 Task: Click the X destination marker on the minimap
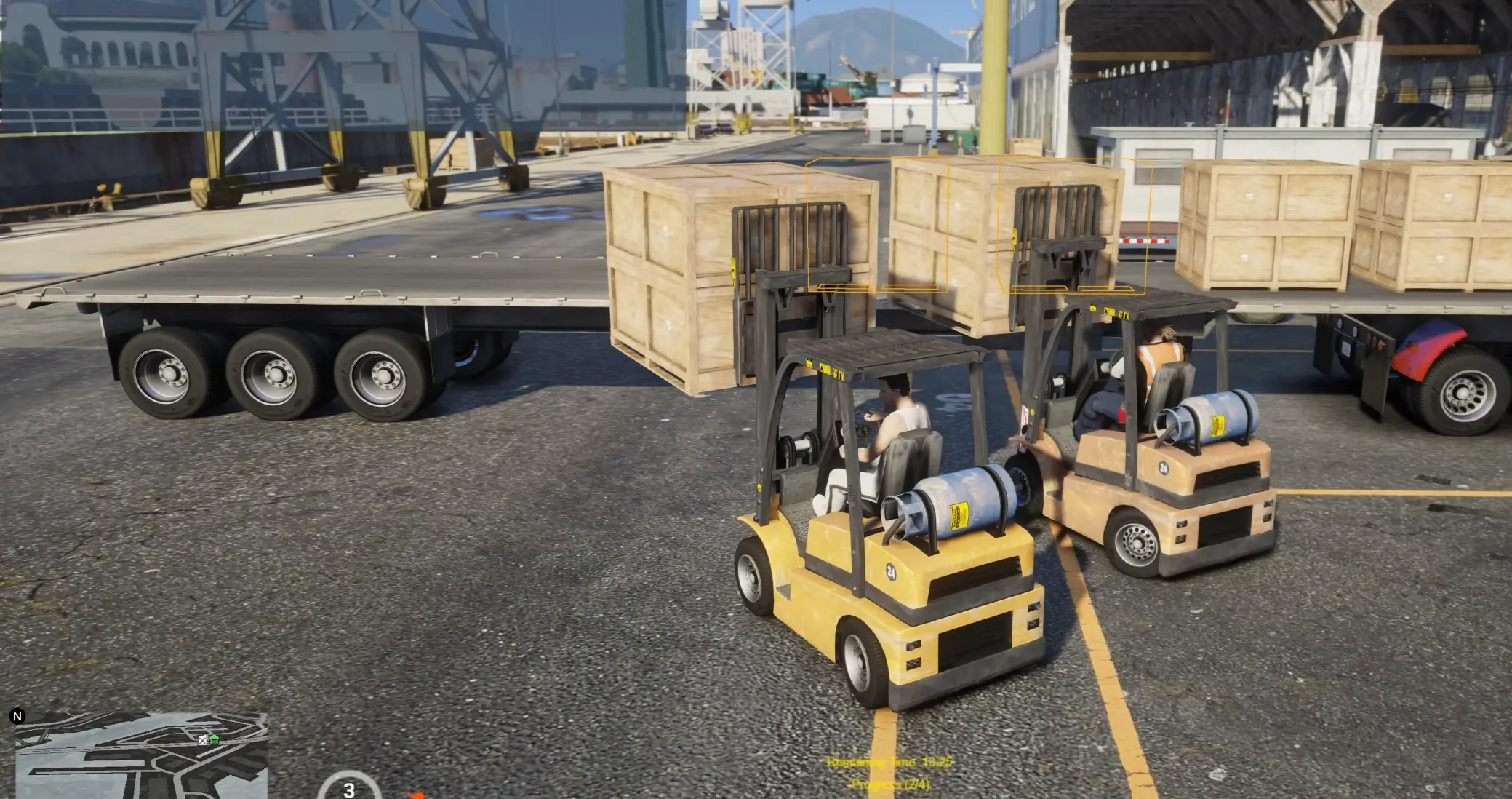click(202, 741)
